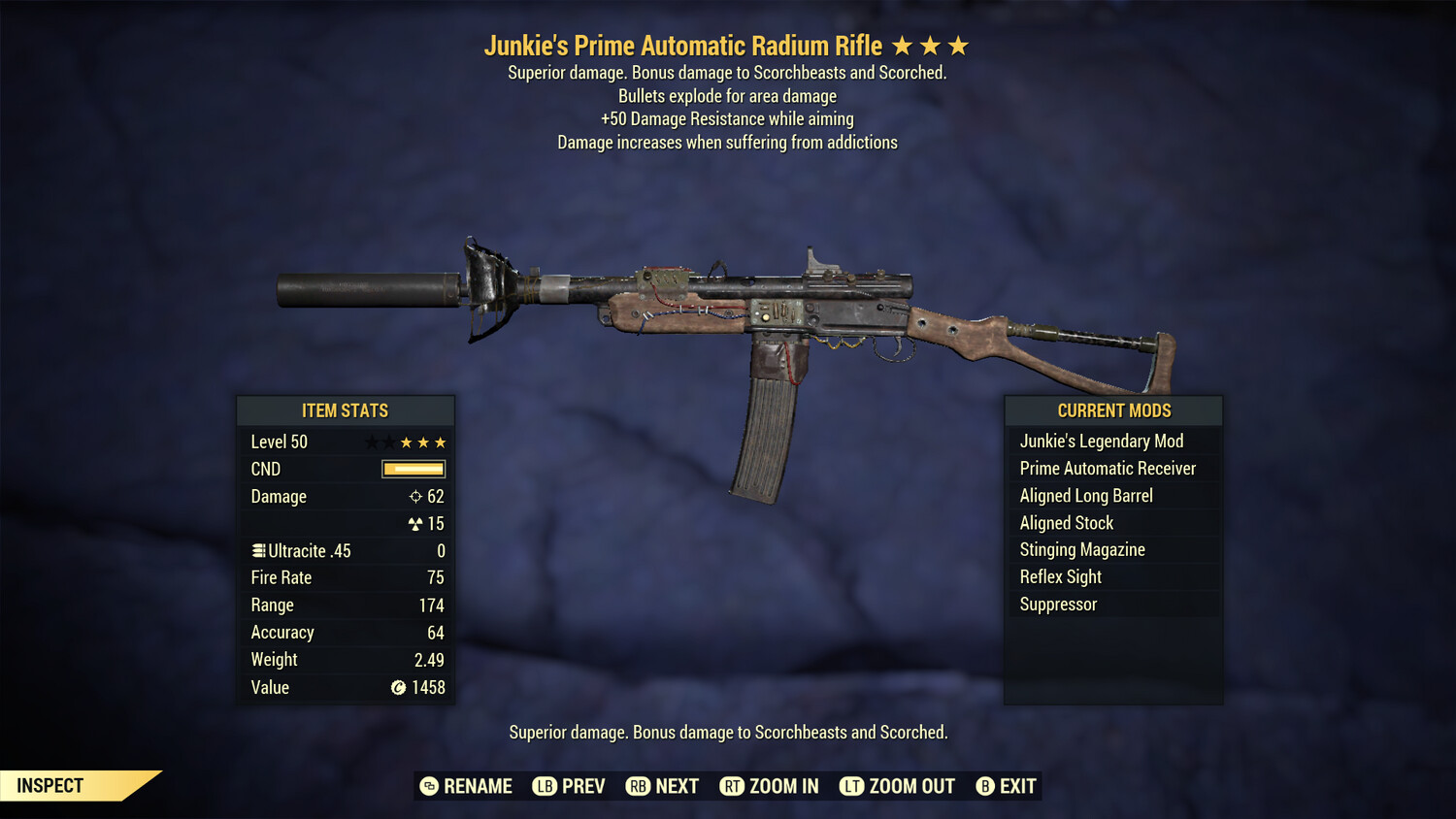This screenshot has height=819, width=1456.
Task: Click the X controller icon beside RENAME
Action: (x=427, y=786)
